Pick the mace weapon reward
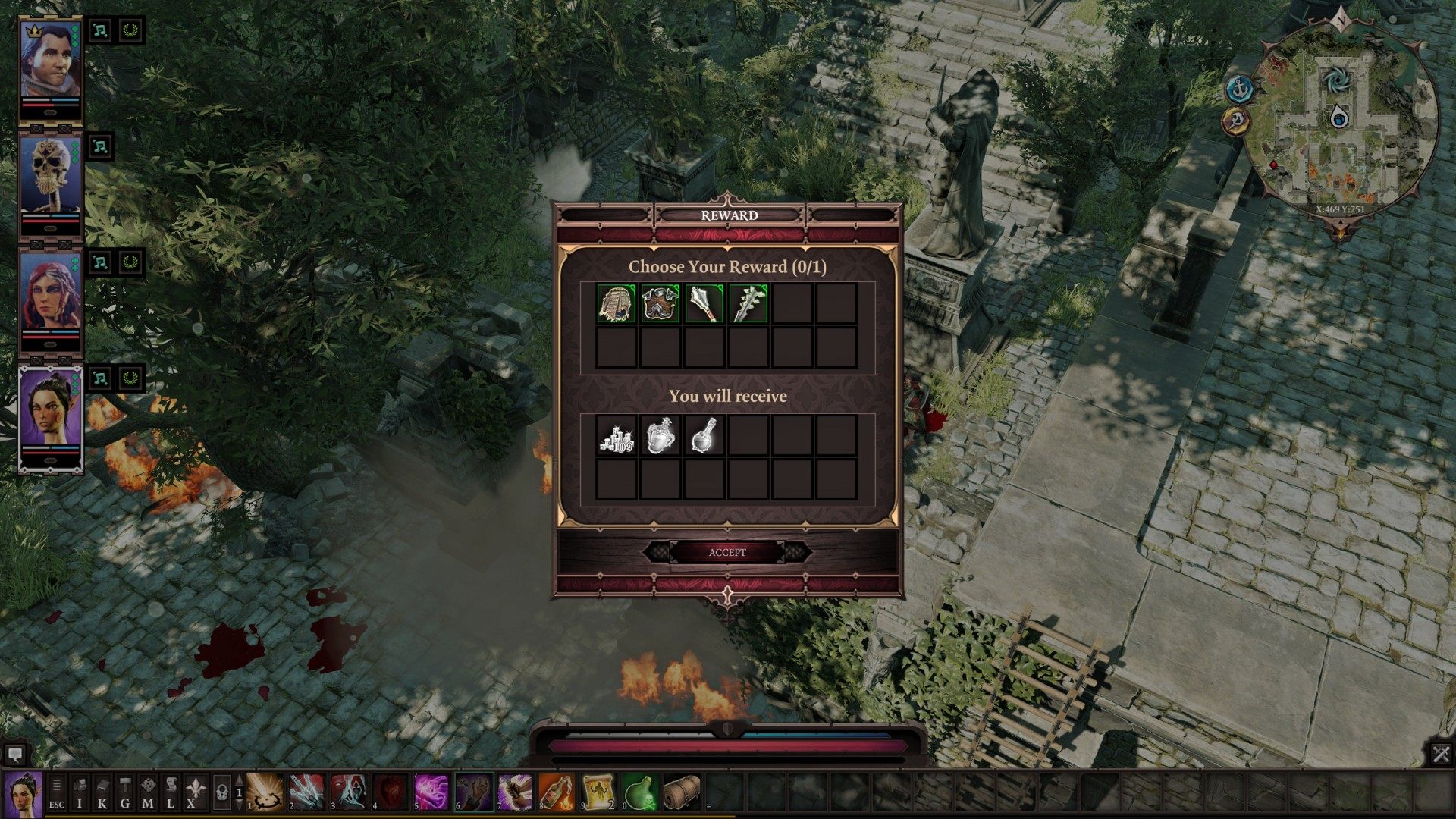 click(704, 303)
